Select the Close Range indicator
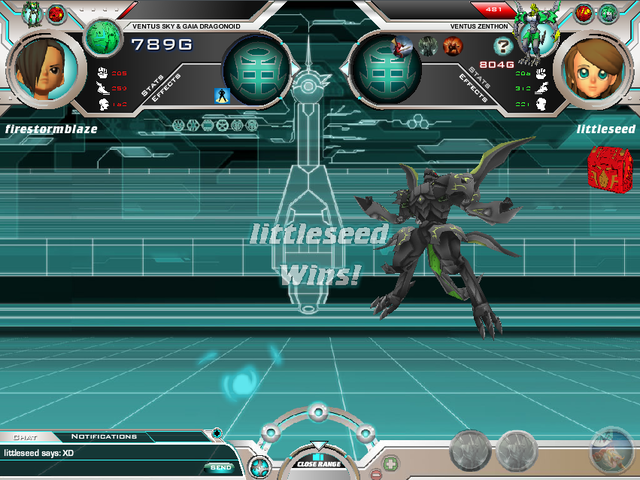The width and height of the screenshot is (640, 480). 318,461
